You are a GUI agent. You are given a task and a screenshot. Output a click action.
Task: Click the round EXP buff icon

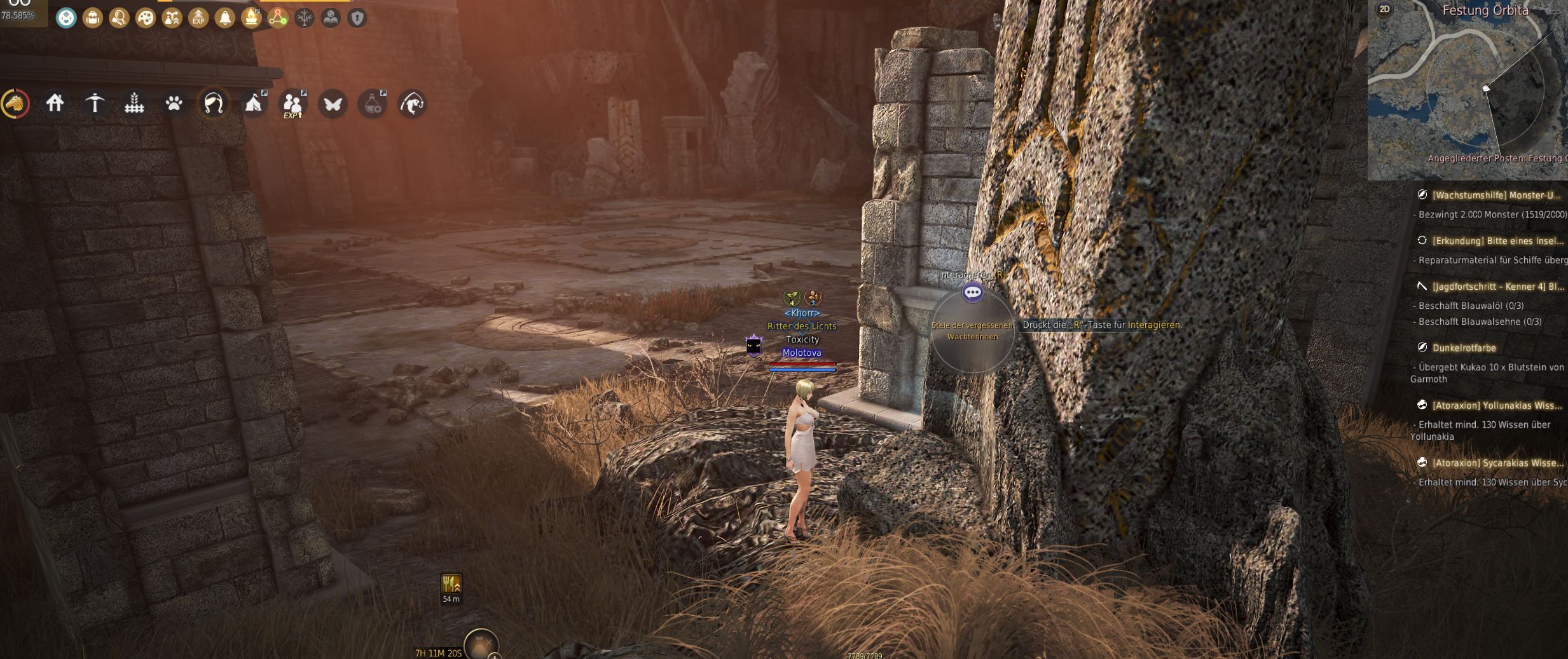[x=198, y=18]
